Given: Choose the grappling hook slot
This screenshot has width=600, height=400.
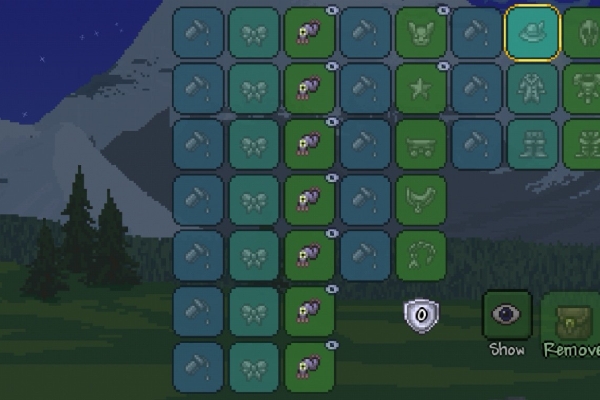Looking at the screenshot, I should click(x=421, y=254).
